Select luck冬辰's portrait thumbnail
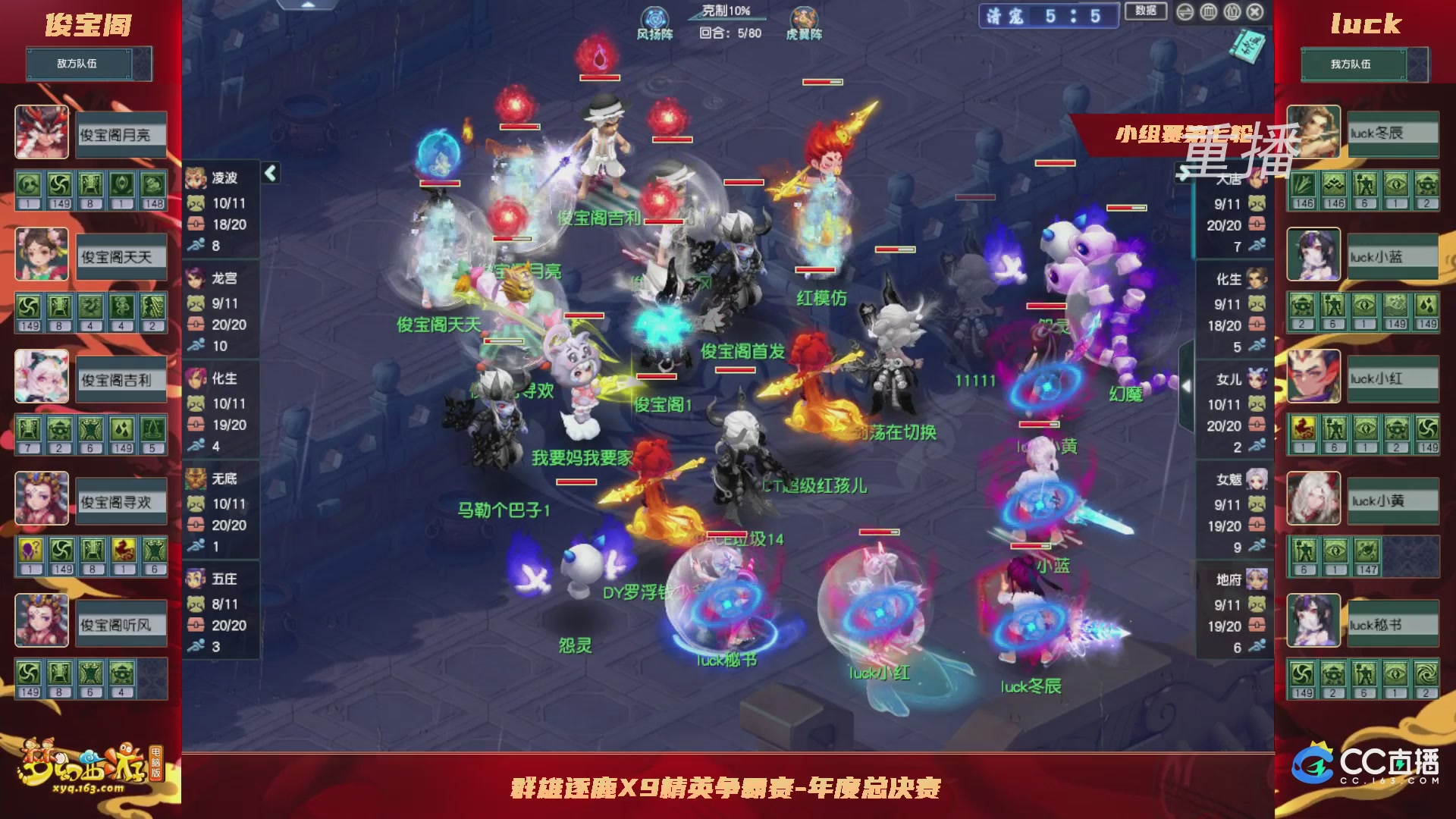The image size is (1456, 819). pos(1313,133)
